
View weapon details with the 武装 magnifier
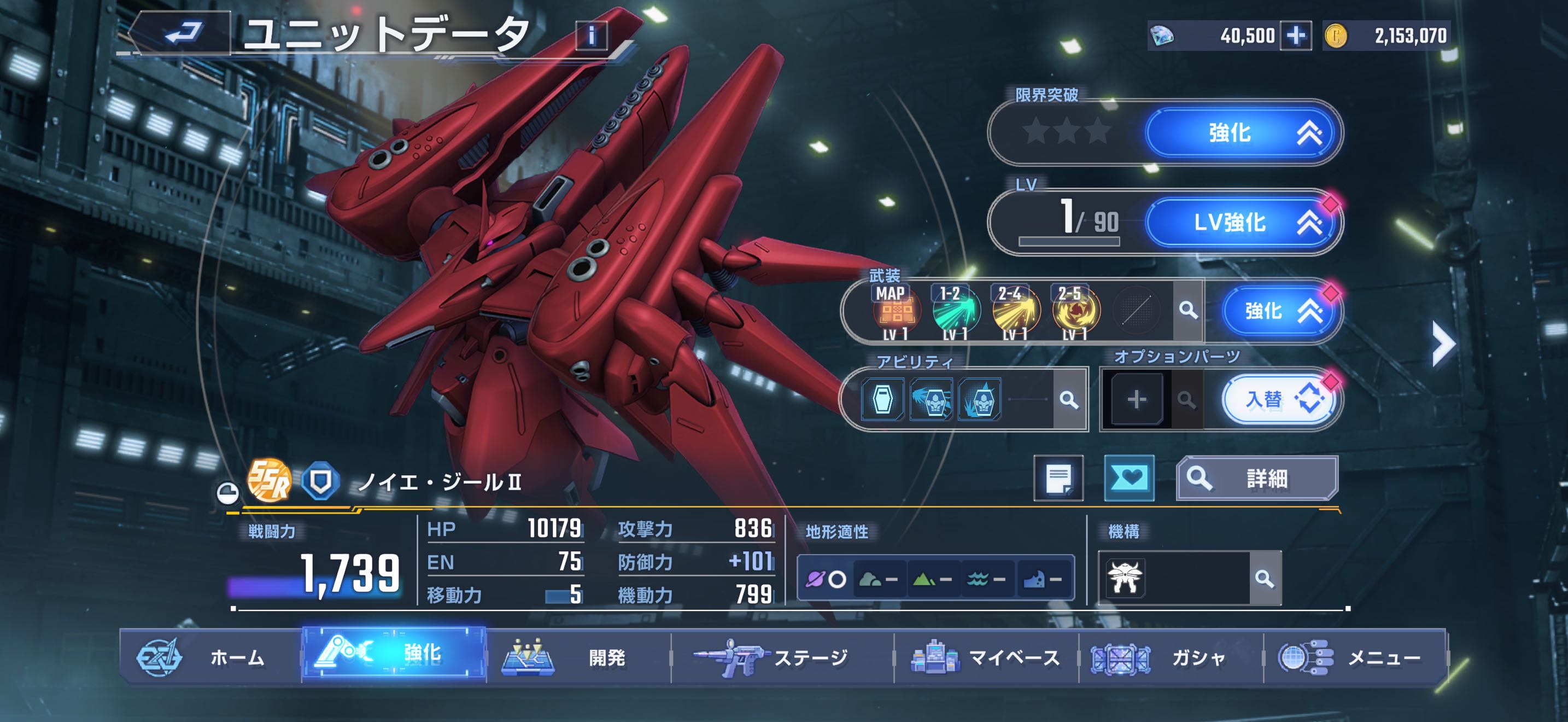(1187, 311)
